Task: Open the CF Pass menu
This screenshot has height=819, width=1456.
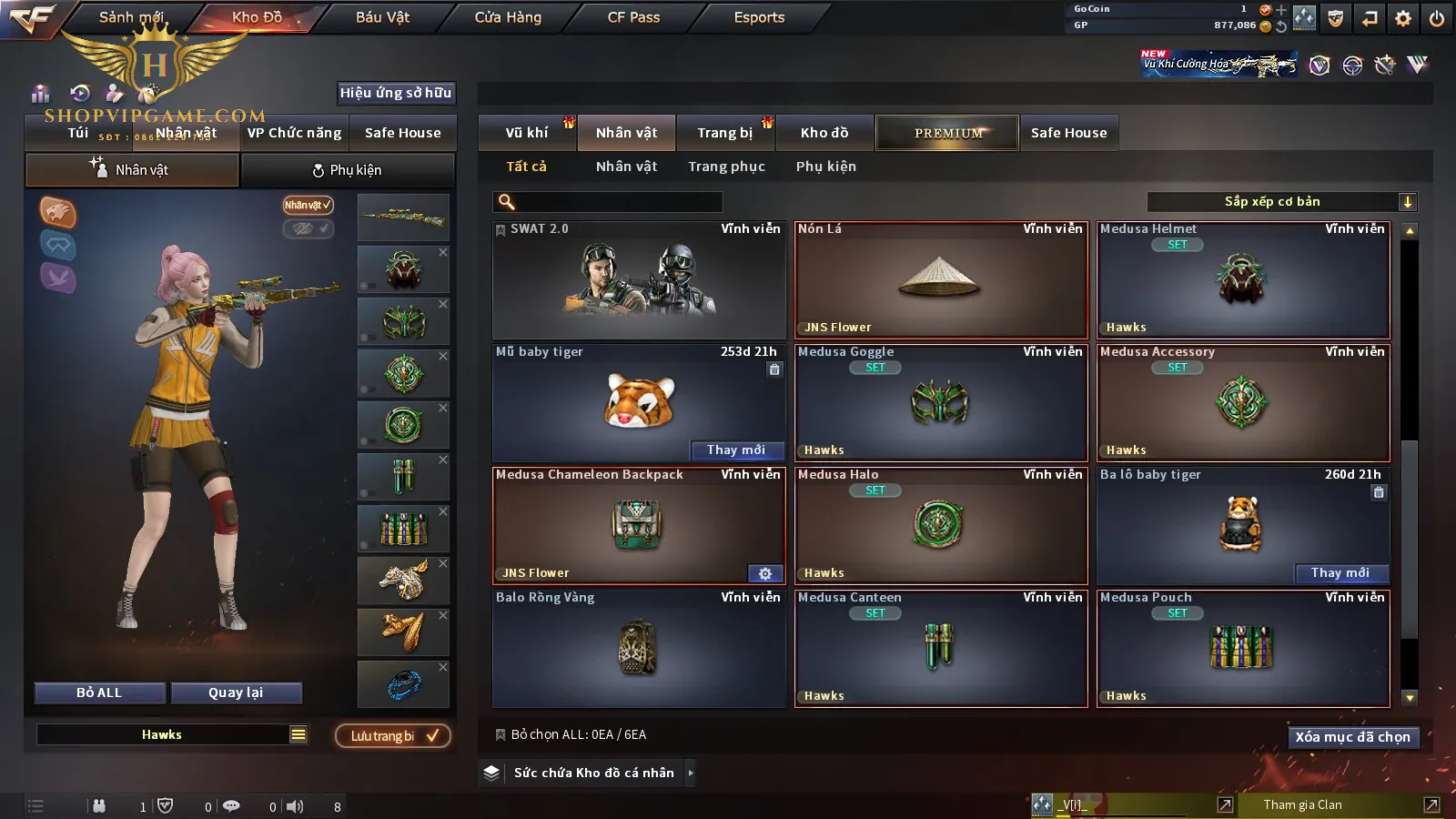Action: coord(633,17)
